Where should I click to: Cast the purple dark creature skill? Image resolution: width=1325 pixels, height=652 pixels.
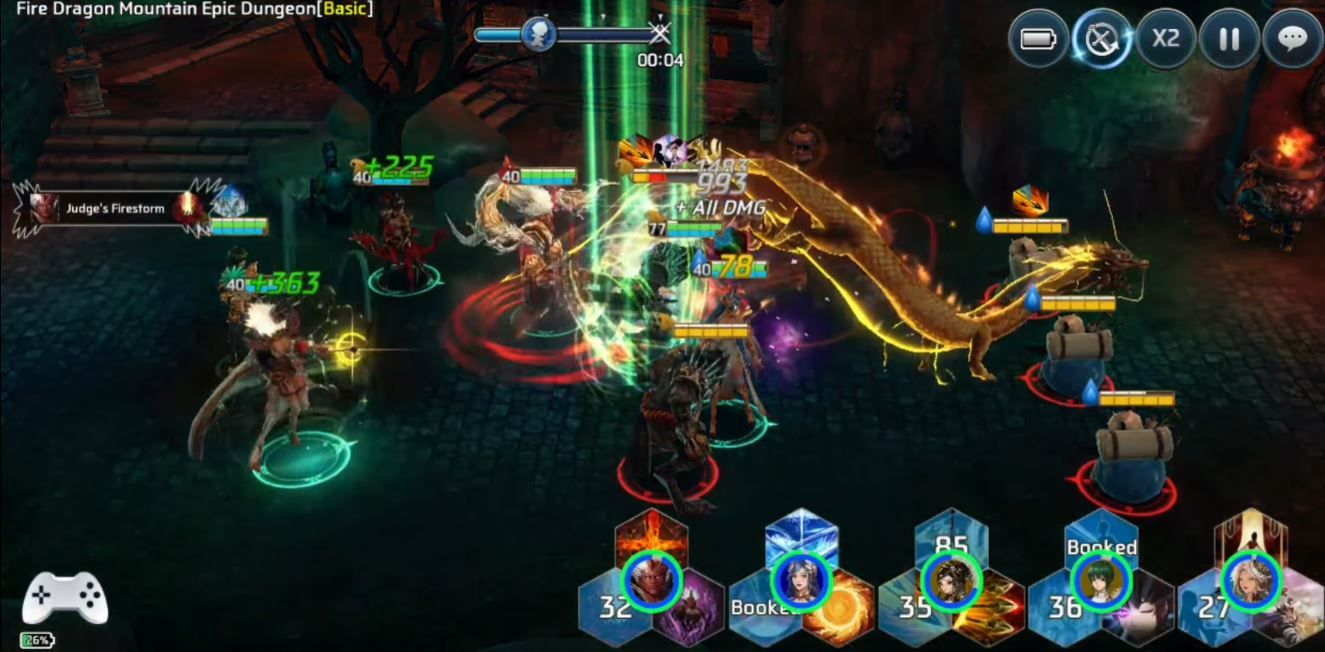coord(687,610)
